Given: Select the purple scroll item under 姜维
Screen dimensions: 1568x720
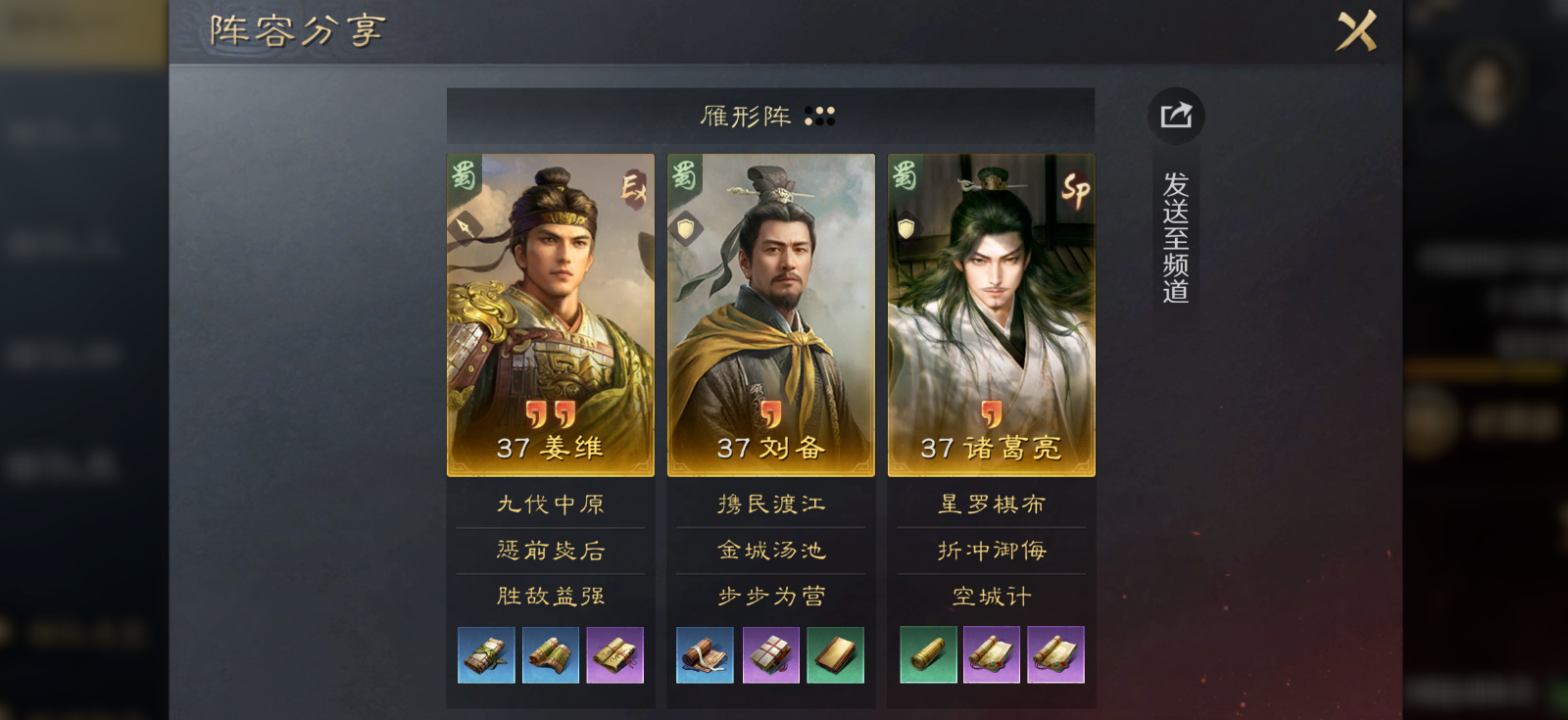Looking at the screenshot, I should pyautogui.click(x=613, y=655).
